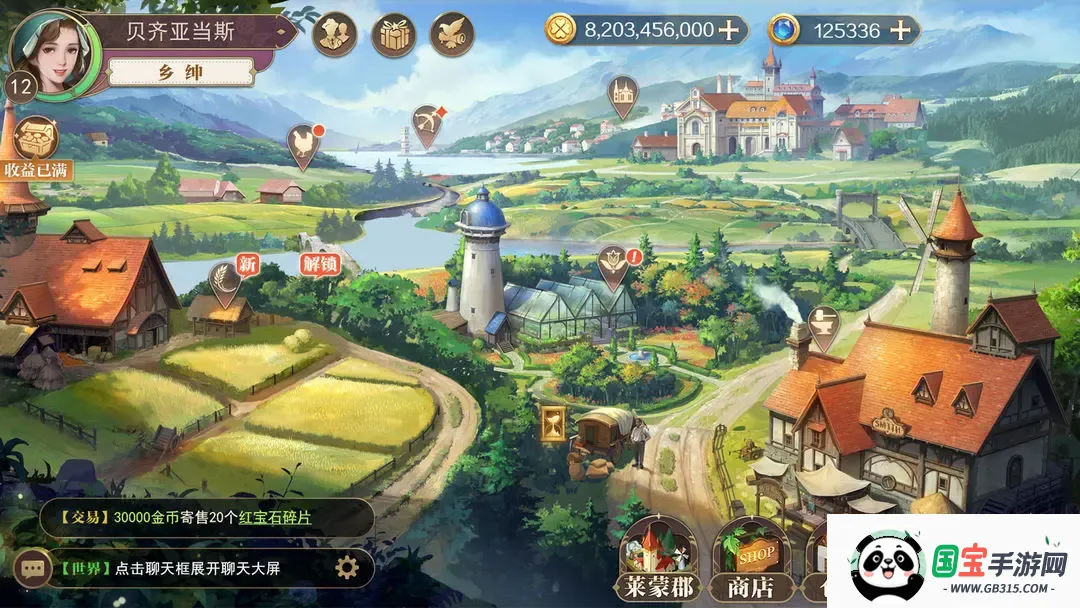
Task: Select the anvil smithy map marker
Action: click(x=823, y=324)
